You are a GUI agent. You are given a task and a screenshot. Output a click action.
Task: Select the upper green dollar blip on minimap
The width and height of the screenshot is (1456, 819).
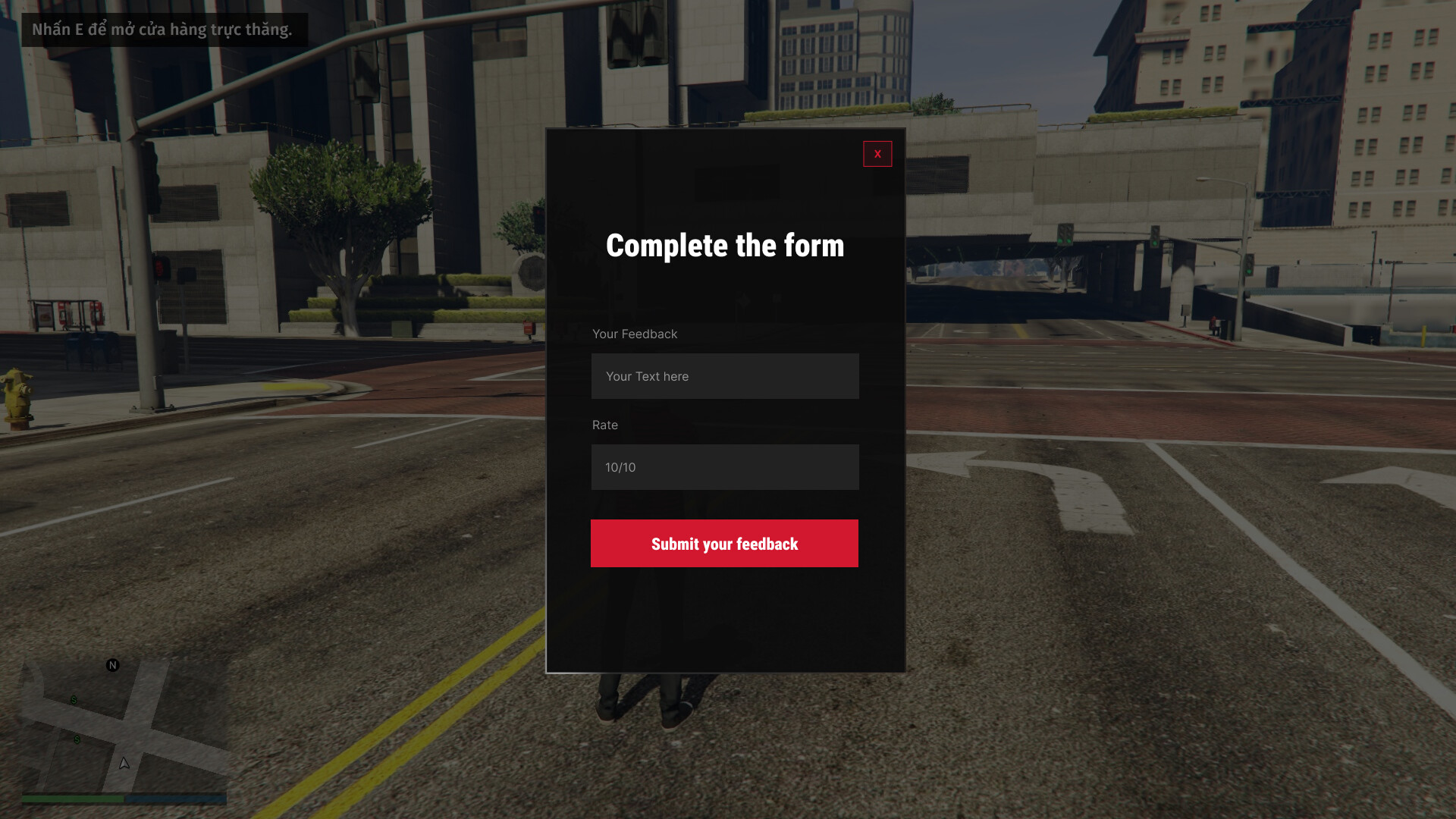(x=73, y=701)
